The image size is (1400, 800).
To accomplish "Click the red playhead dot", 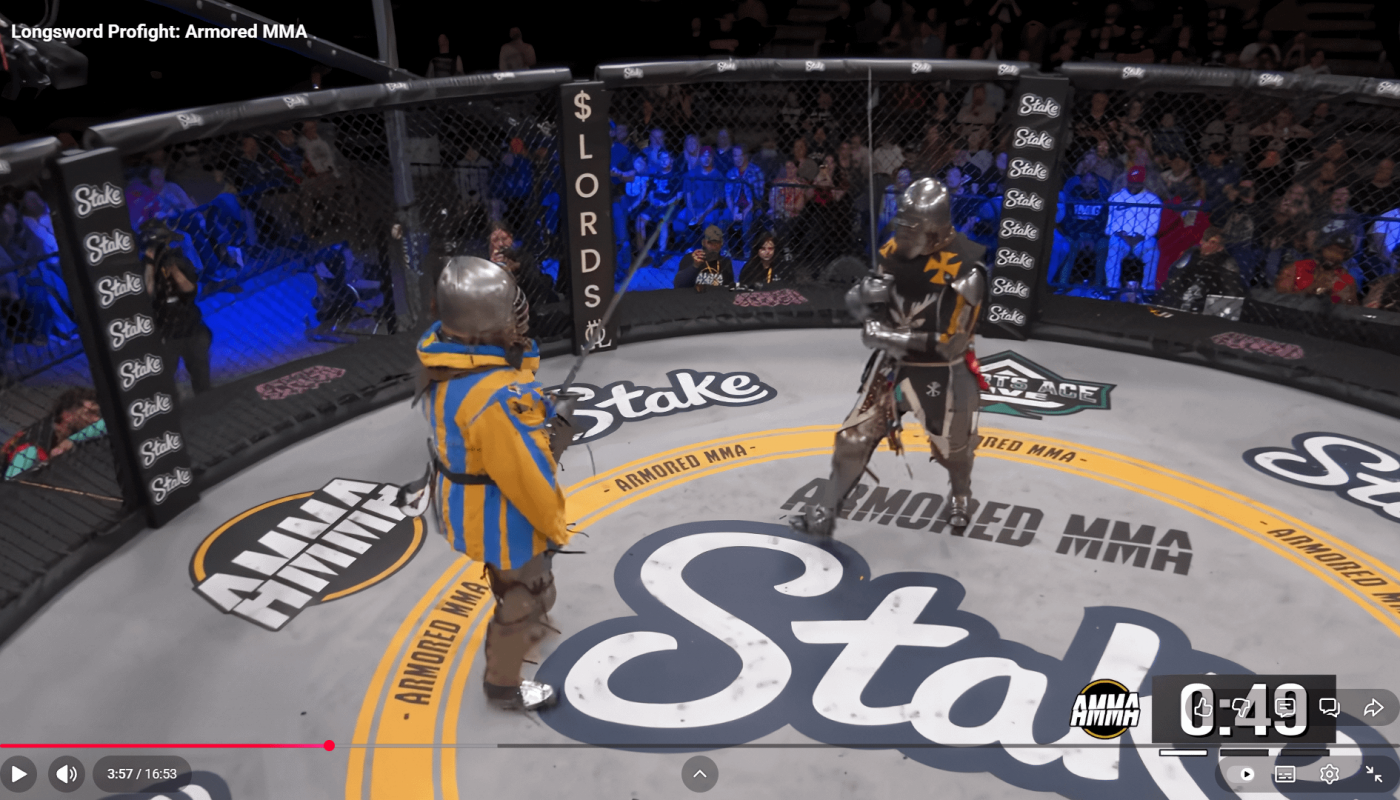I will 329,745.
